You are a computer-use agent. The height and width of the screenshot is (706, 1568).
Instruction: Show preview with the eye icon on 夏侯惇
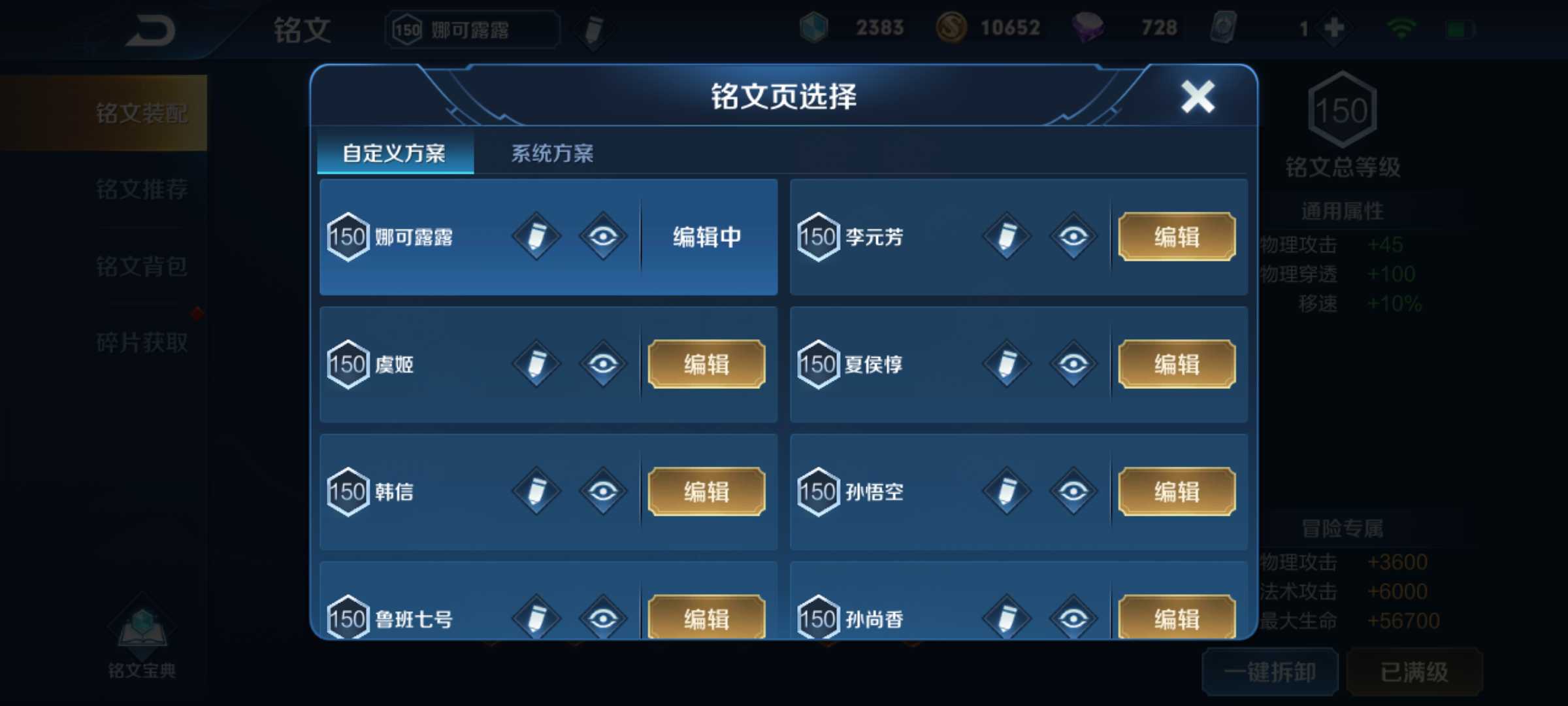click(1074, 363)
